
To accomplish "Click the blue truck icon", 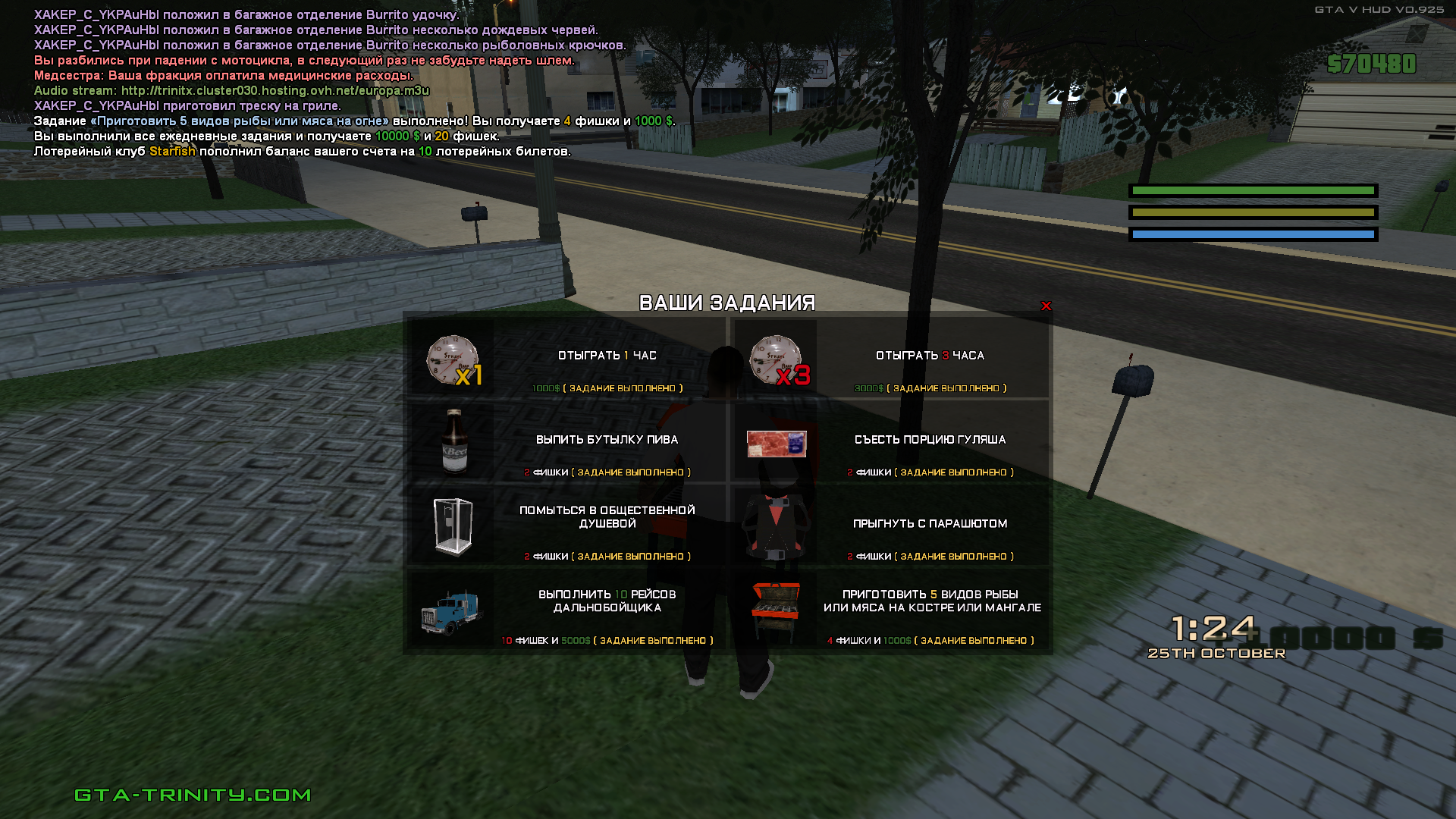I will pos(451,611).
